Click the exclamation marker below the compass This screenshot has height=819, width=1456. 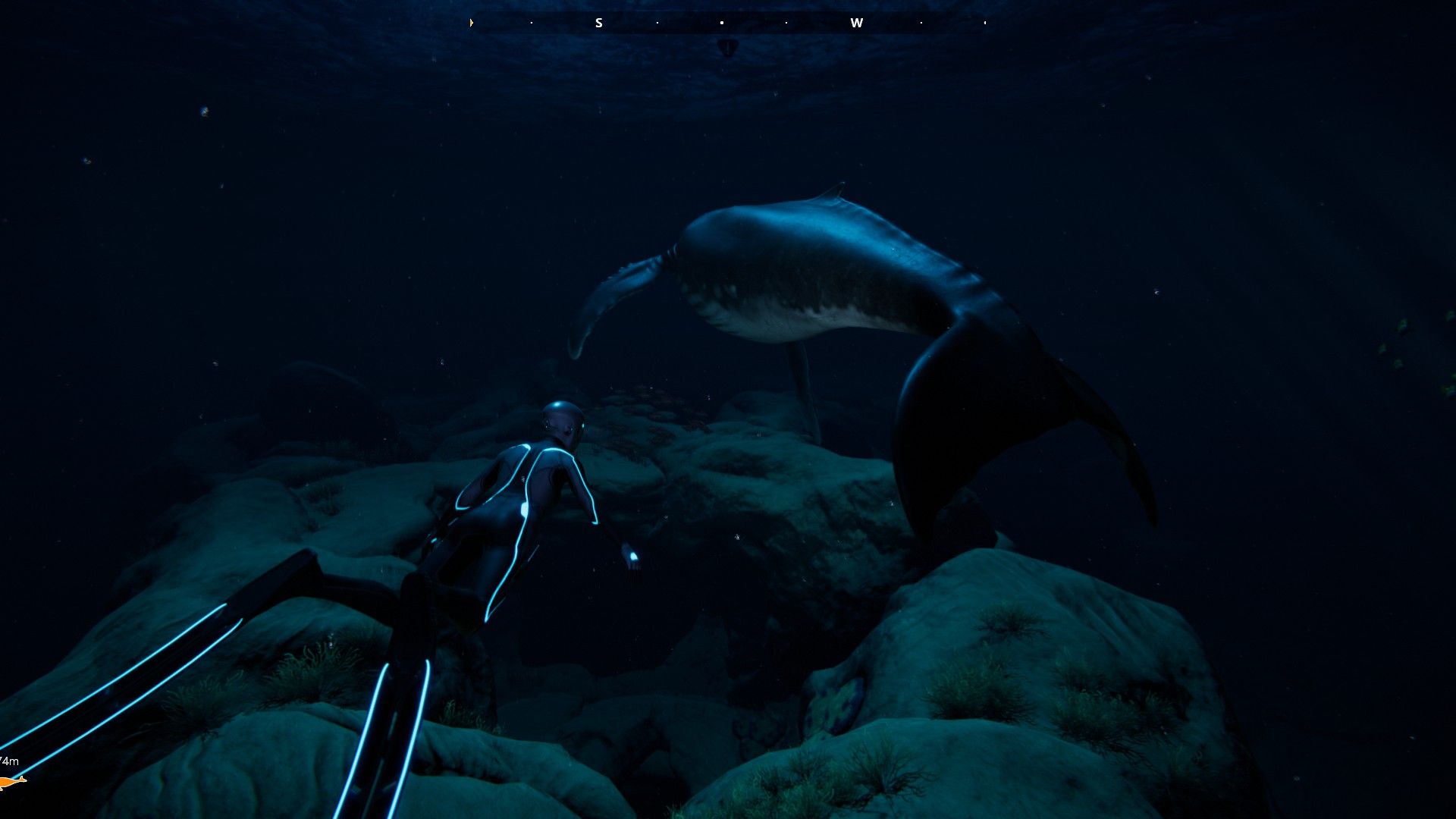[x=727, y=49]
